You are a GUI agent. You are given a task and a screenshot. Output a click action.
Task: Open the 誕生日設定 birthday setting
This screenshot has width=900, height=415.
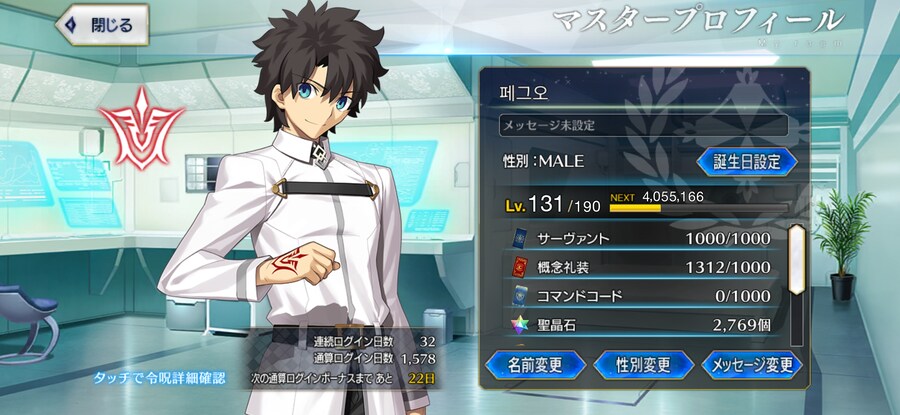(746, 161)
